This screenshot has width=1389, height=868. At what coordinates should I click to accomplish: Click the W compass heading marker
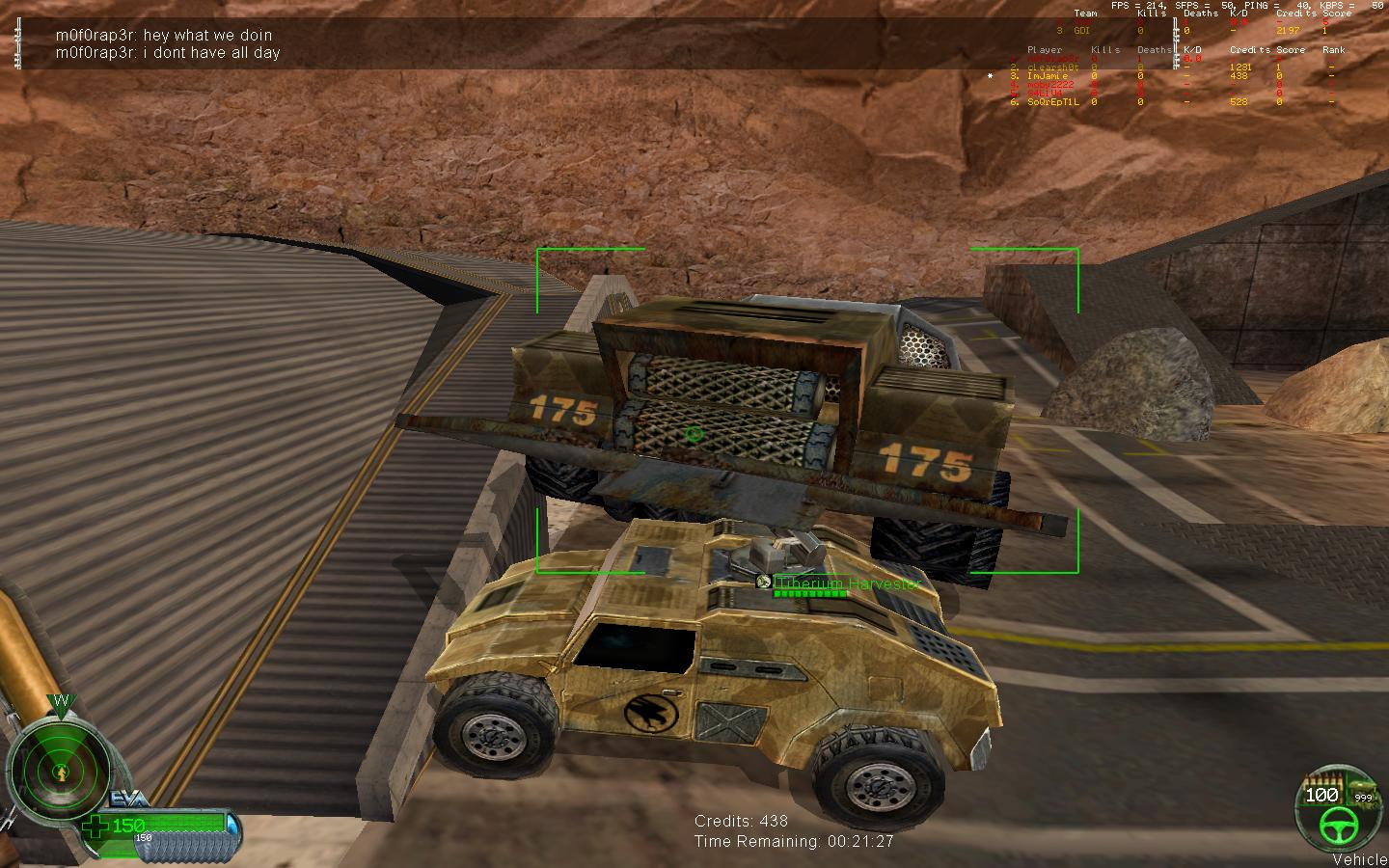click(x=60, y=704)
